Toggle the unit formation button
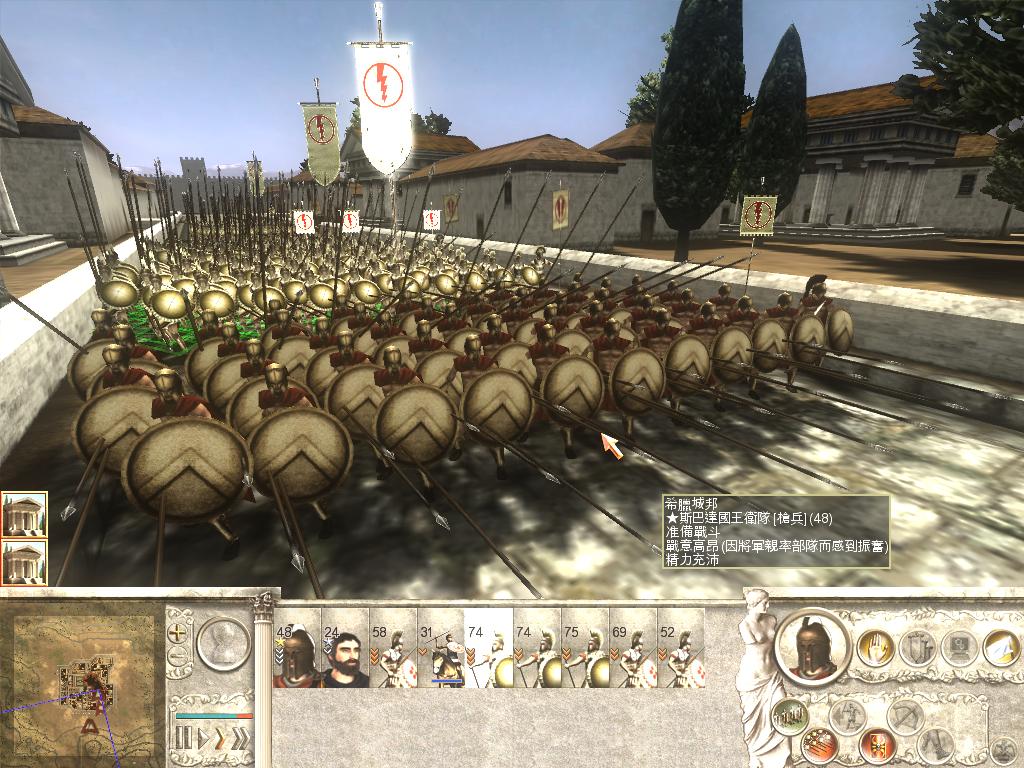1024x768 pixels. (x=791, y=716)
